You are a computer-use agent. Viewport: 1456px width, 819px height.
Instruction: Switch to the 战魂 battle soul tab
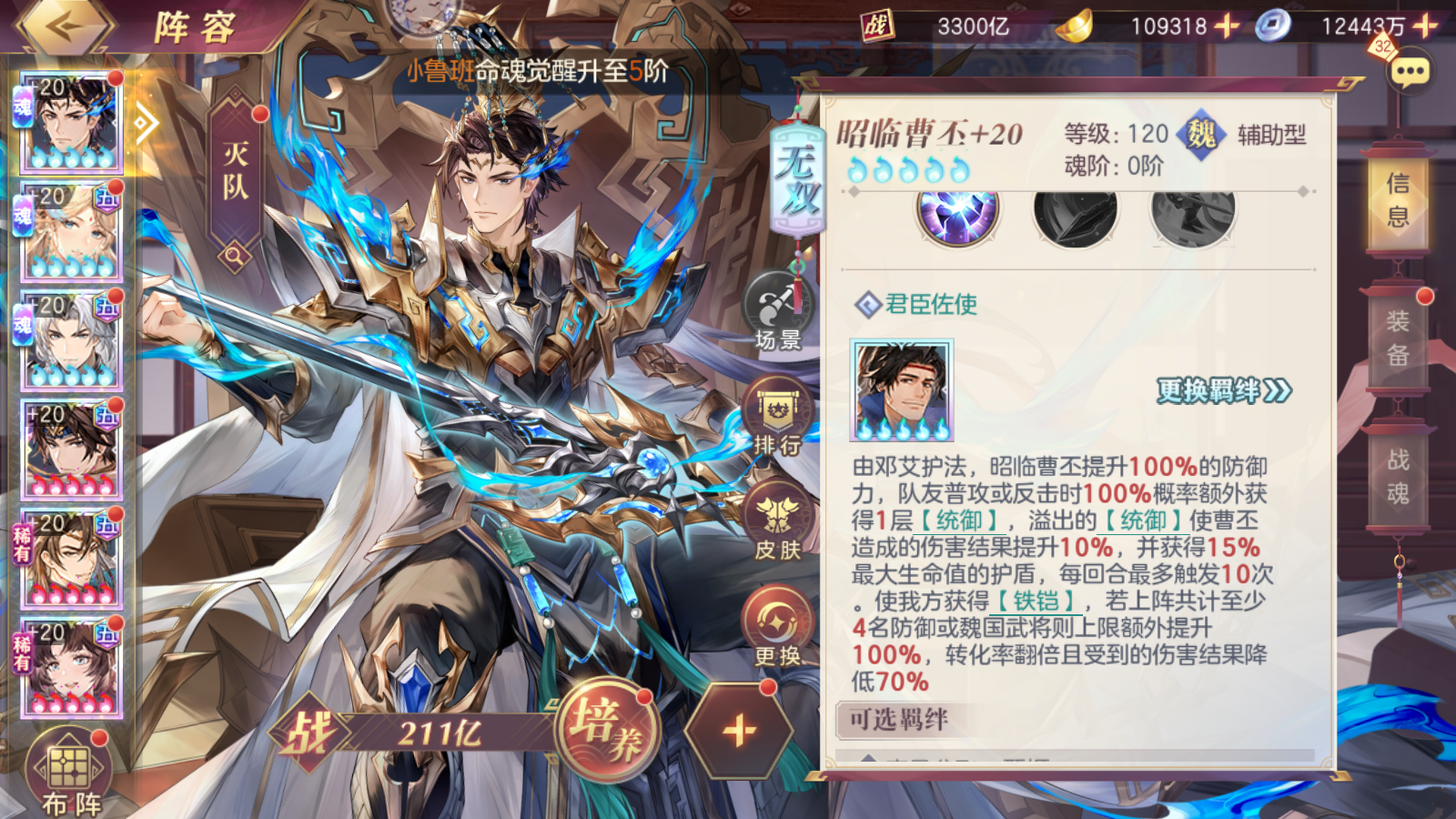pyautogui.click(x=1398, y=476)
